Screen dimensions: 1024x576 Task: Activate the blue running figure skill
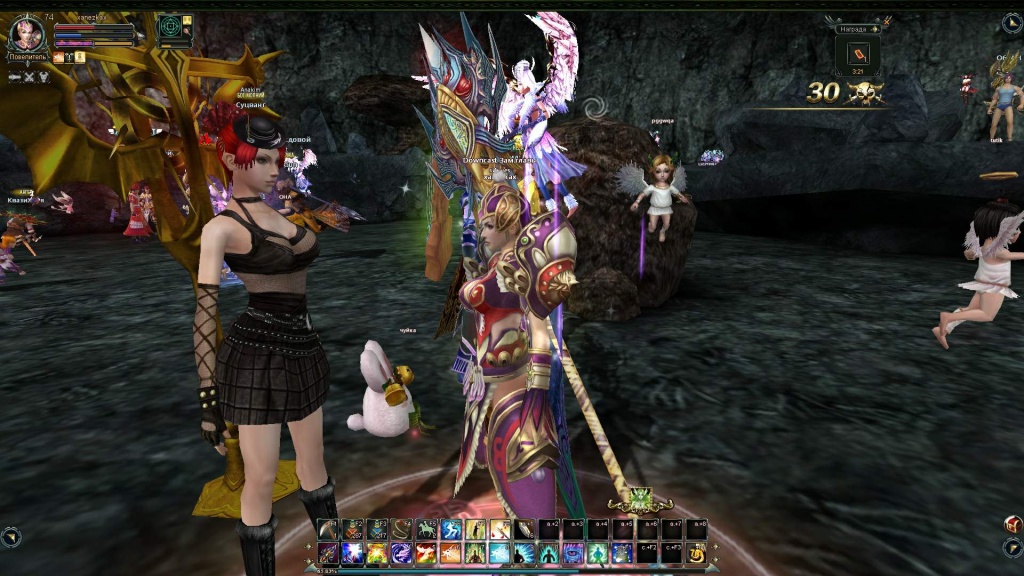coord(451,530)
